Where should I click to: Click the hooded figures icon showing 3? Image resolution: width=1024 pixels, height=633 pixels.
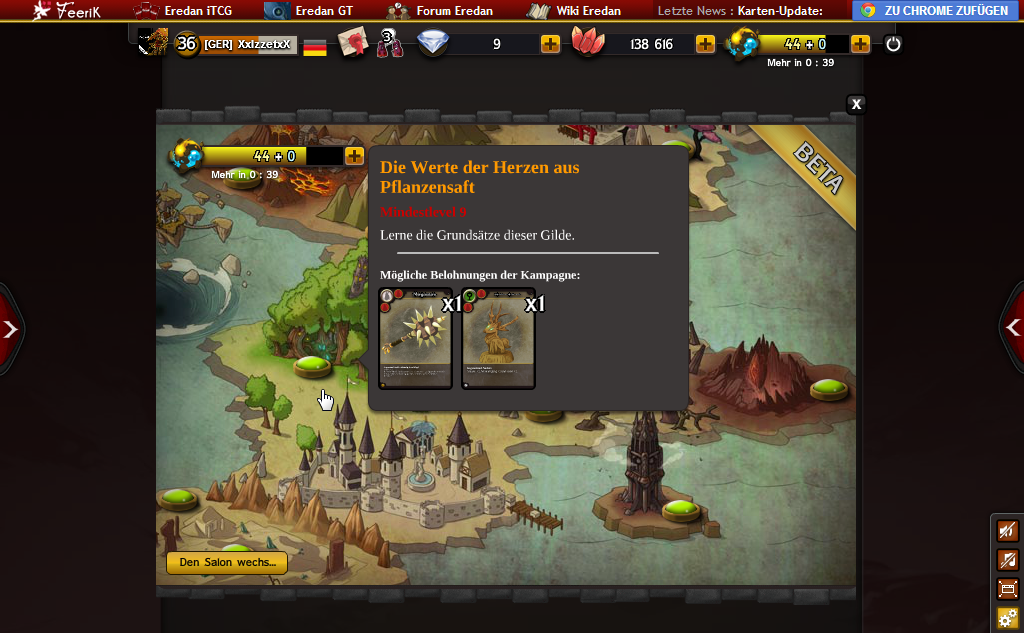click(x=389, y=44)
